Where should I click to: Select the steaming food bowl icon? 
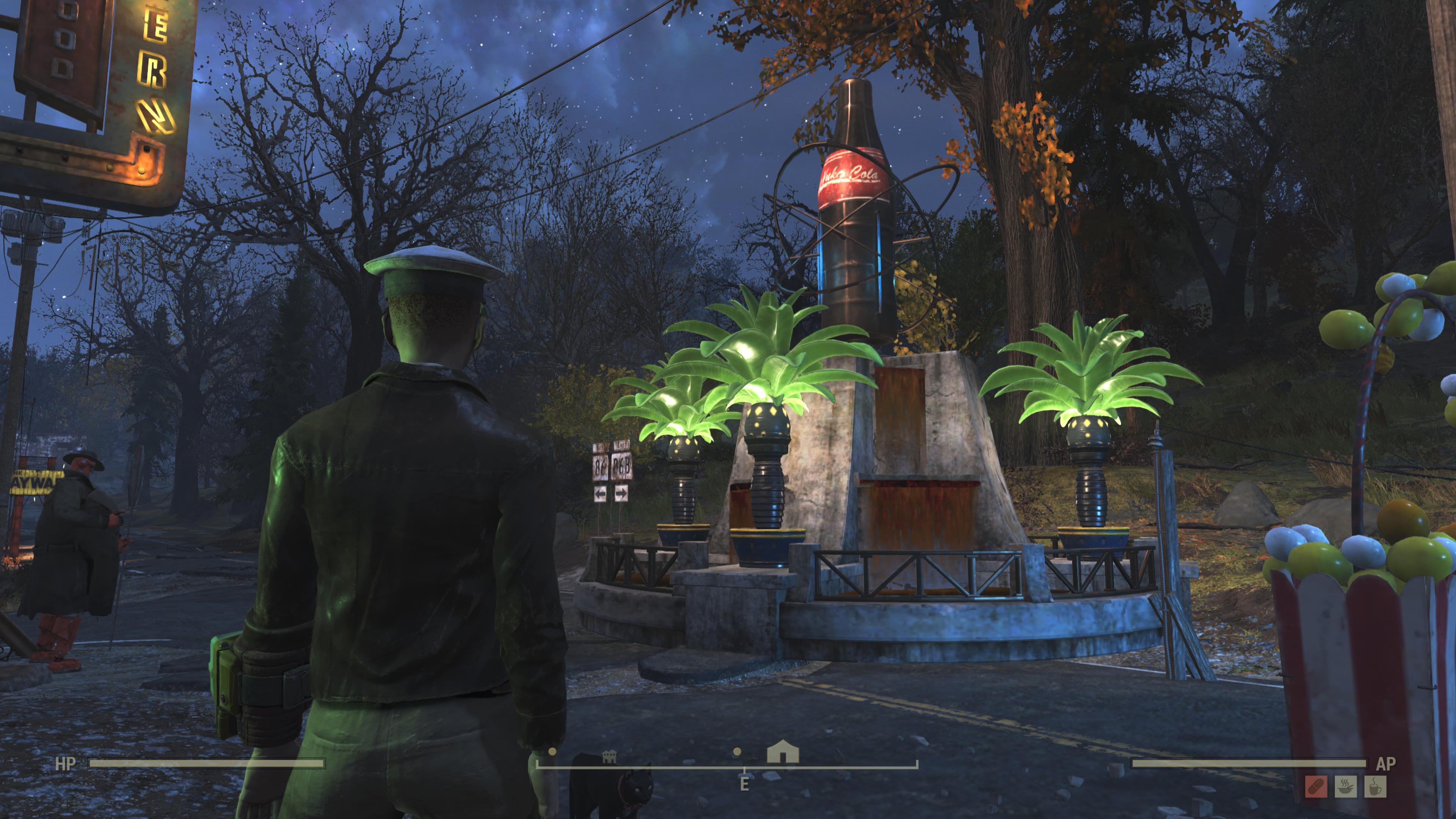[1345, 786]
